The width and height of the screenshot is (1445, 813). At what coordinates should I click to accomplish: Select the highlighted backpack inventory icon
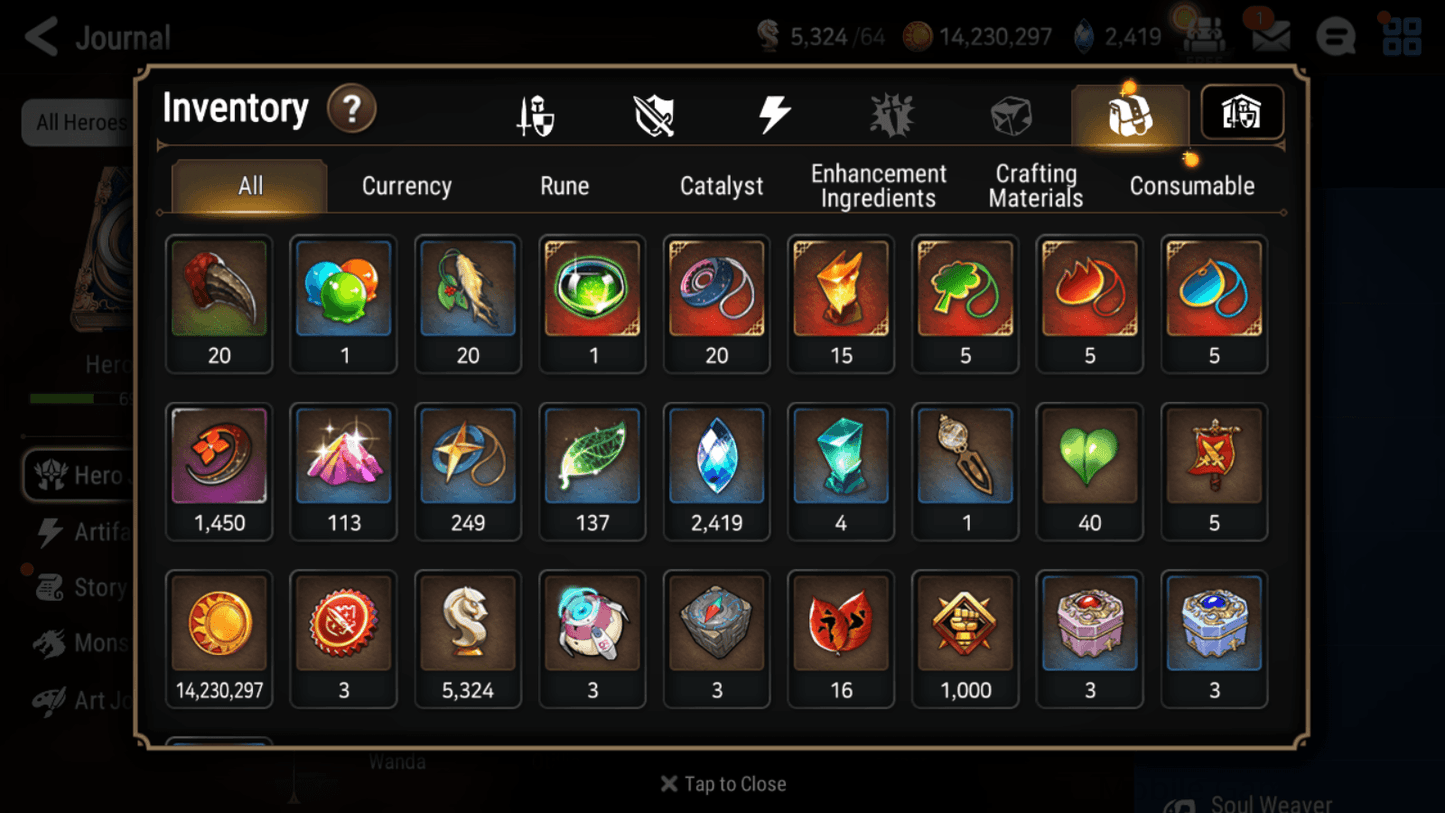tap(1129, 113)
